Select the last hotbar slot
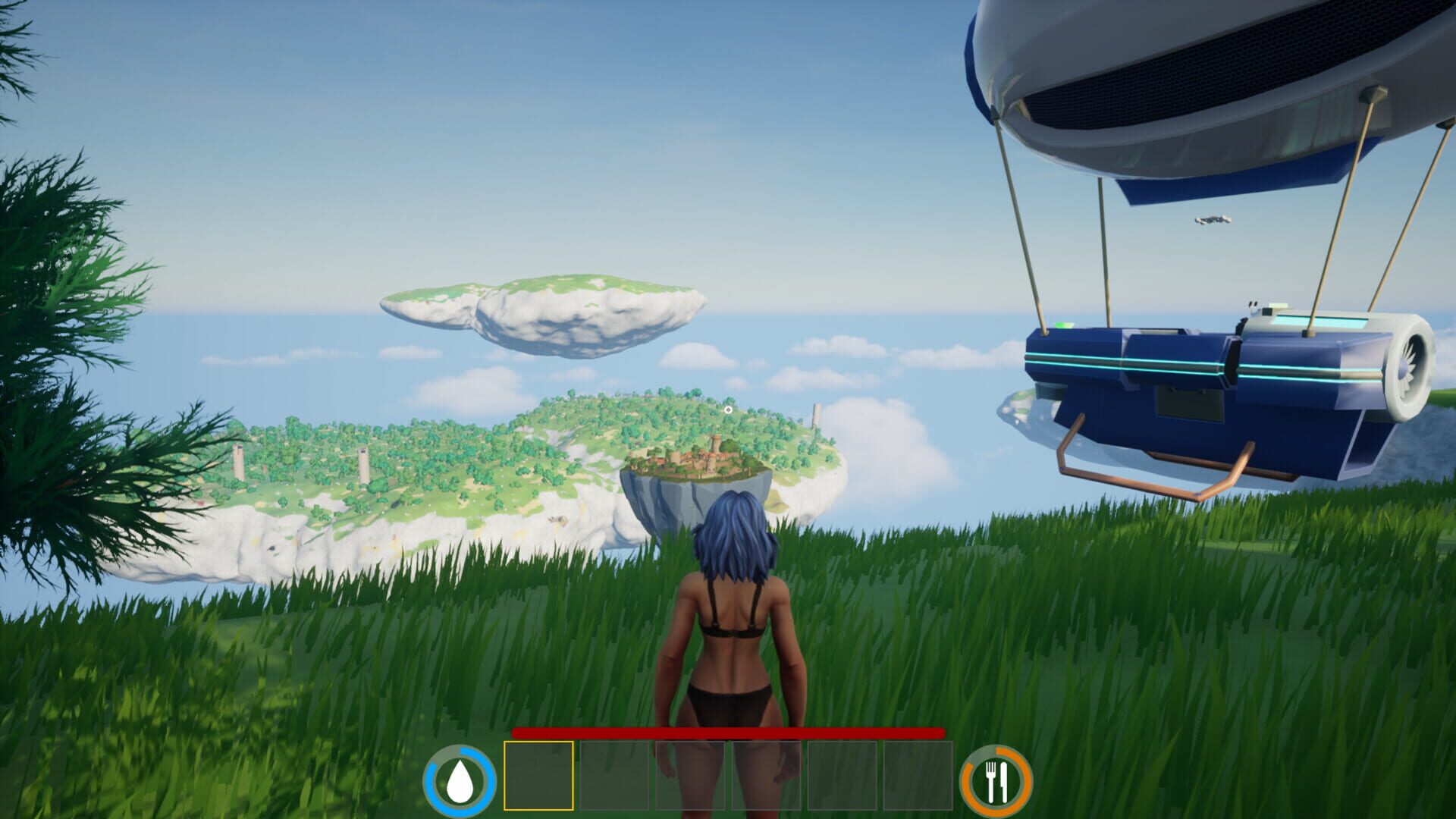This screenshot has width=1456, height=819. click(919, 775)
